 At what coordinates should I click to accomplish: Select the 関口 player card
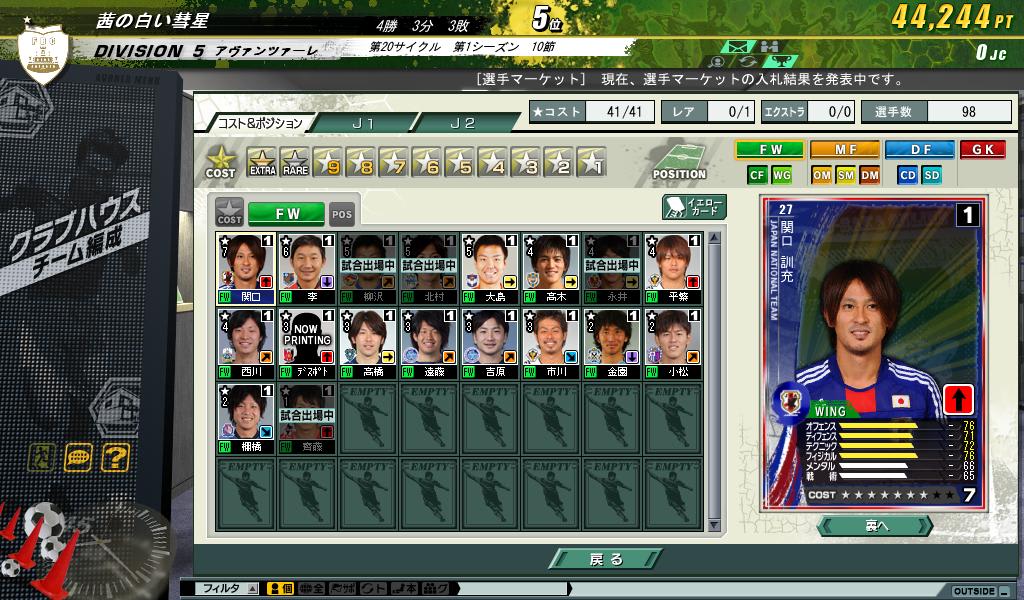coord(245,268)
